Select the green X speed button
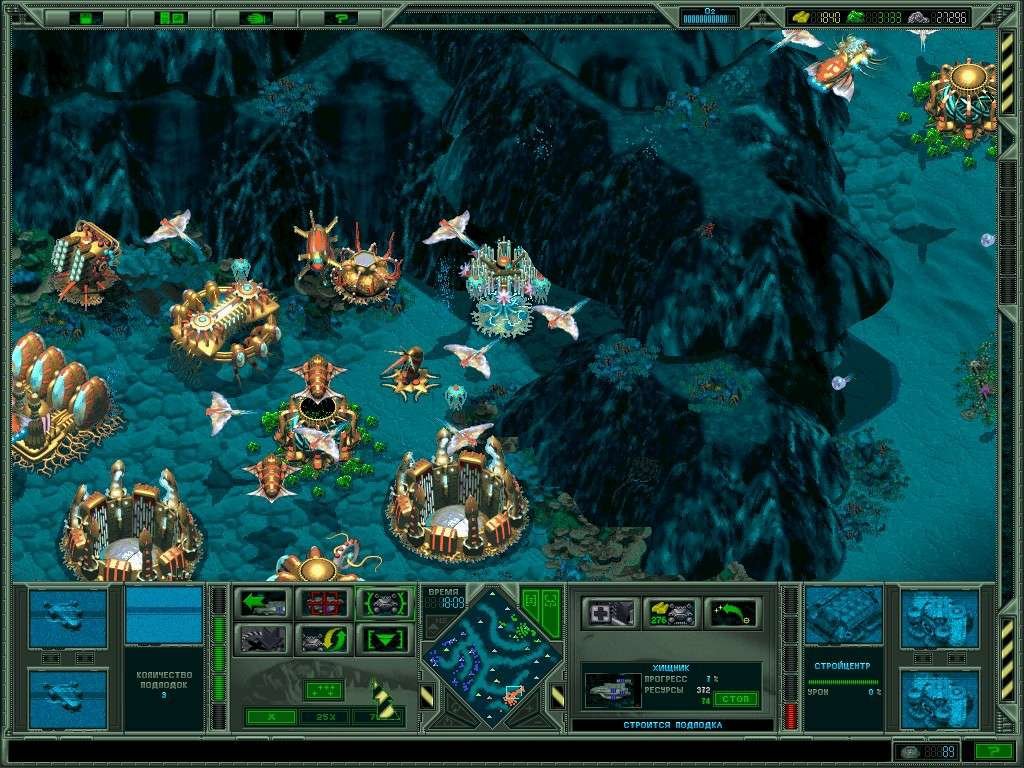 pos(272,716)
